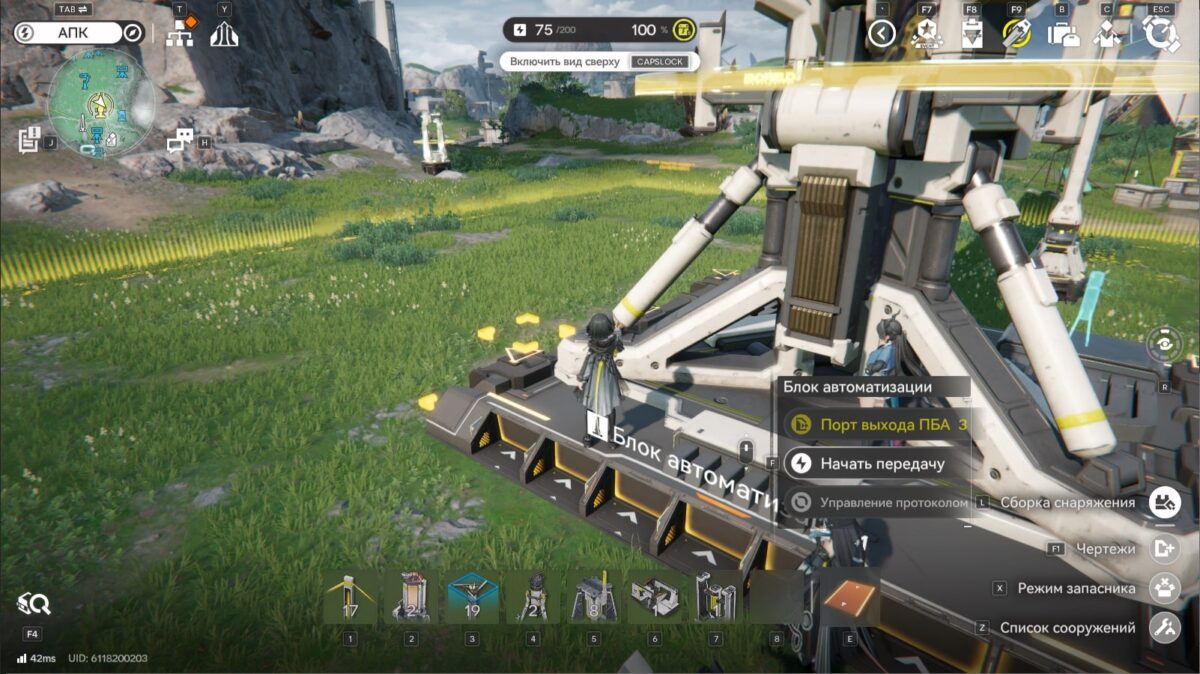Toggle "Режим запасника" mode

[x=1162, y=588]
